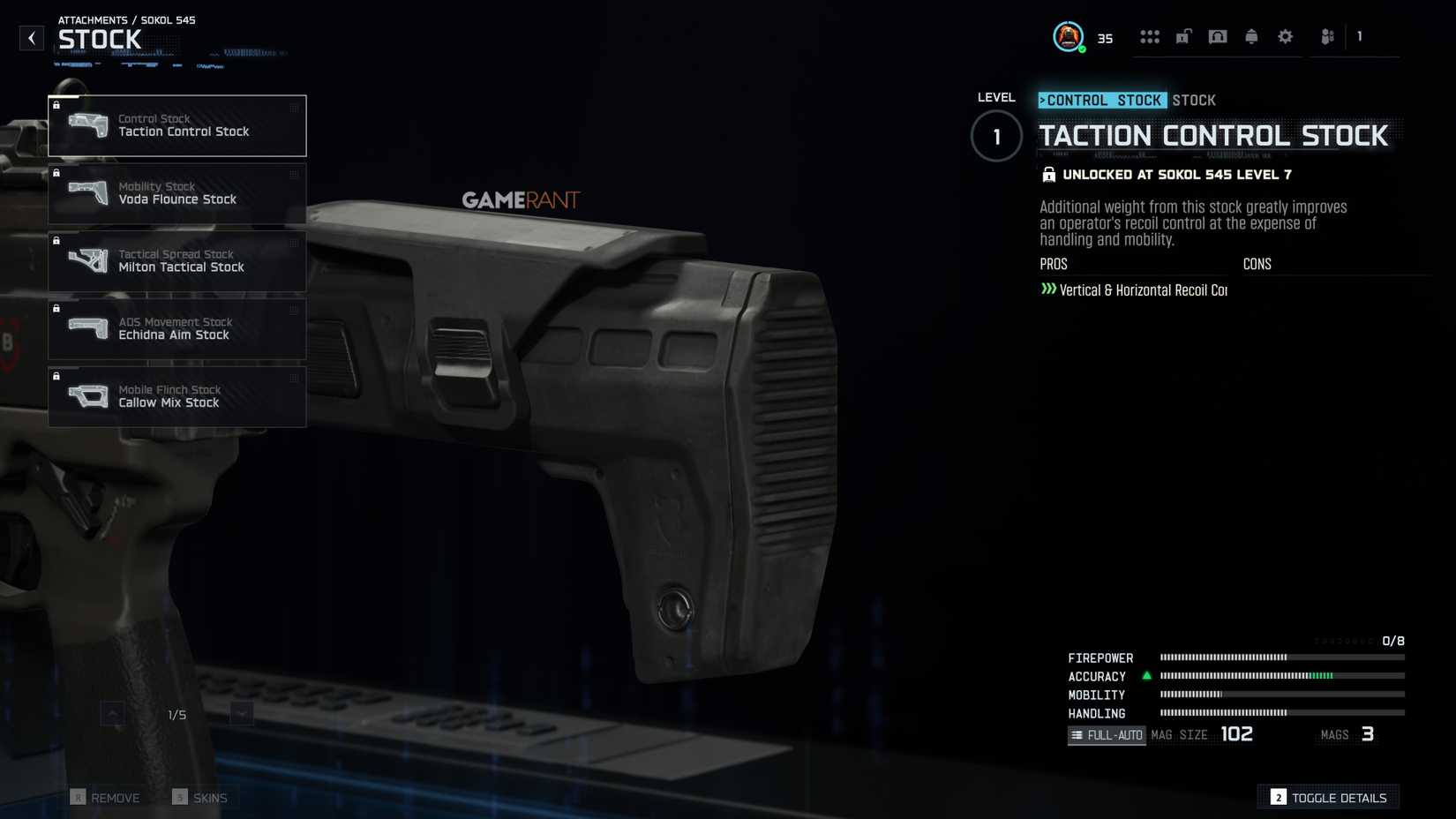Open the unlocks padlock icon

[x=1183, y=36]
